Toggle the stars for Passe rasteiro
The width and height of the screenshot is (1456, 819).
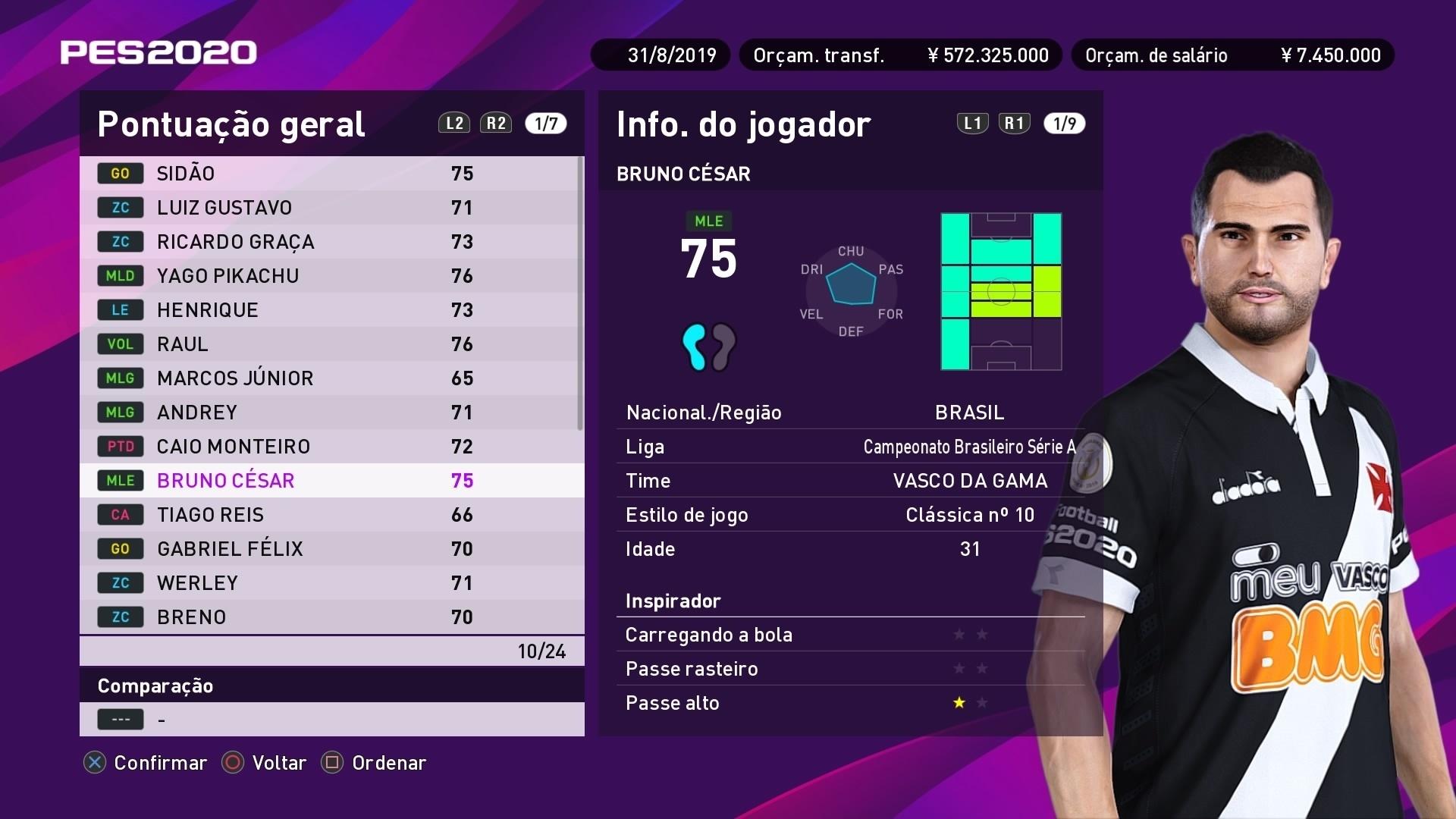[x=971, y=669]
